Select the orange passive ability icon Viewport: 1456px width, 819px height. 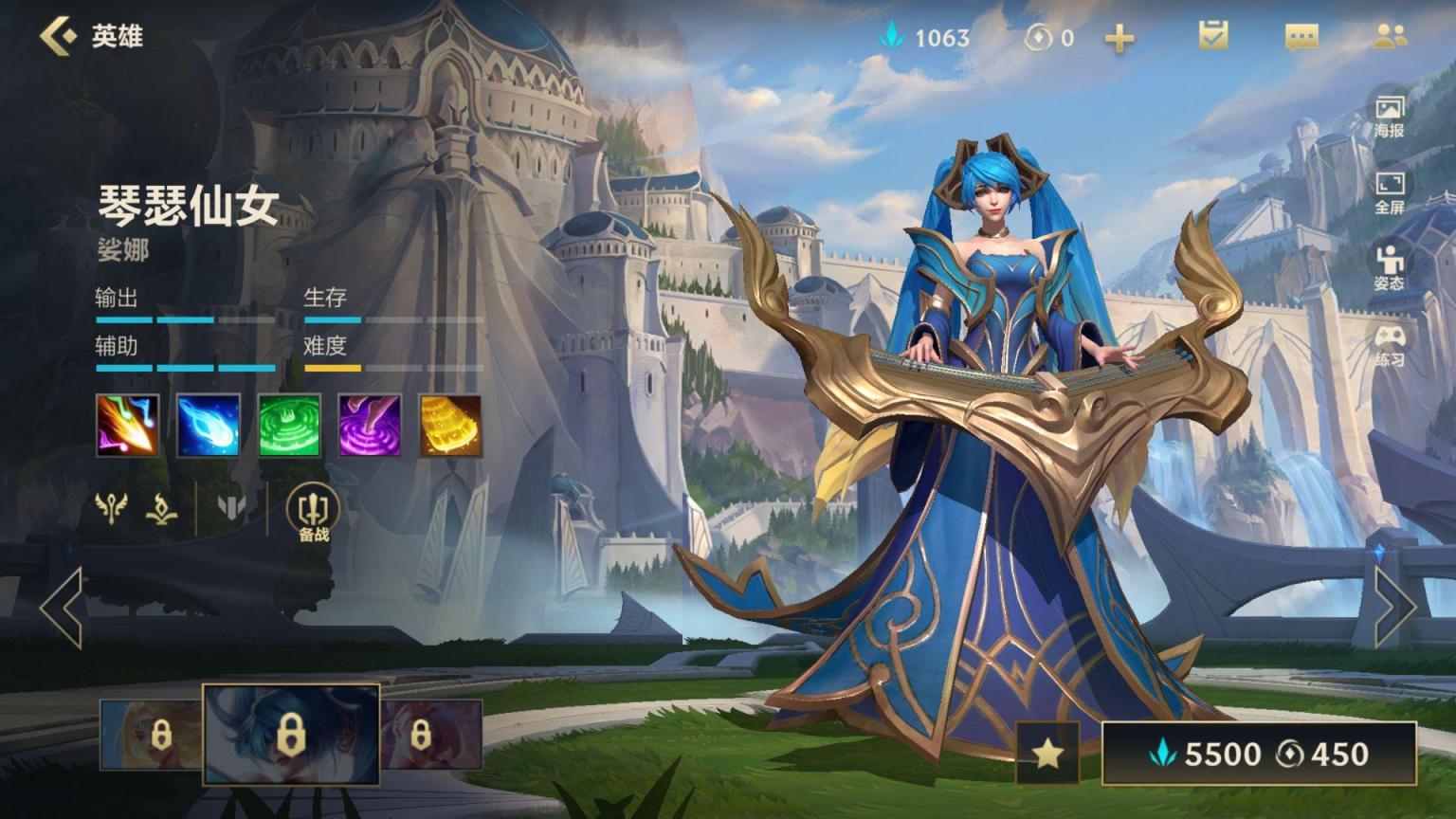point(128,426)
